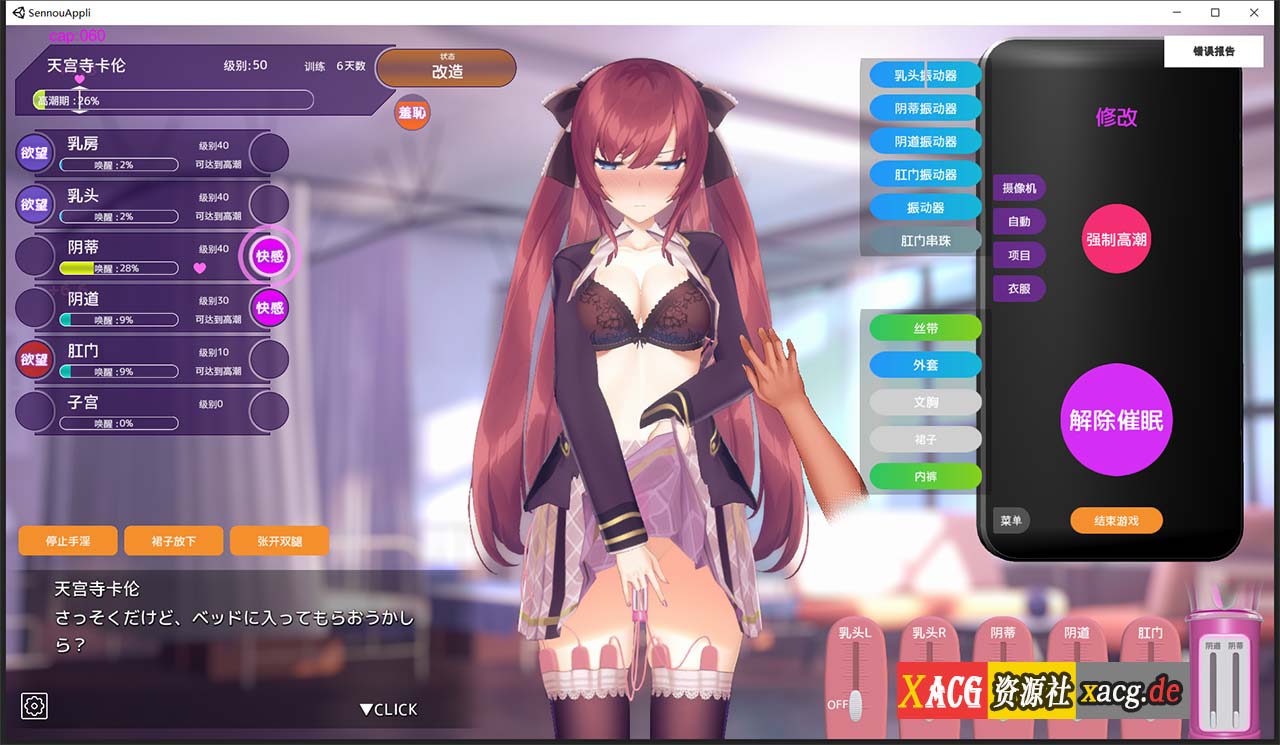Viewport: 1280px width, 745px height.
Task: Click the 改造 status button at top
Action: pyautogui.click(x=446, y=68)
